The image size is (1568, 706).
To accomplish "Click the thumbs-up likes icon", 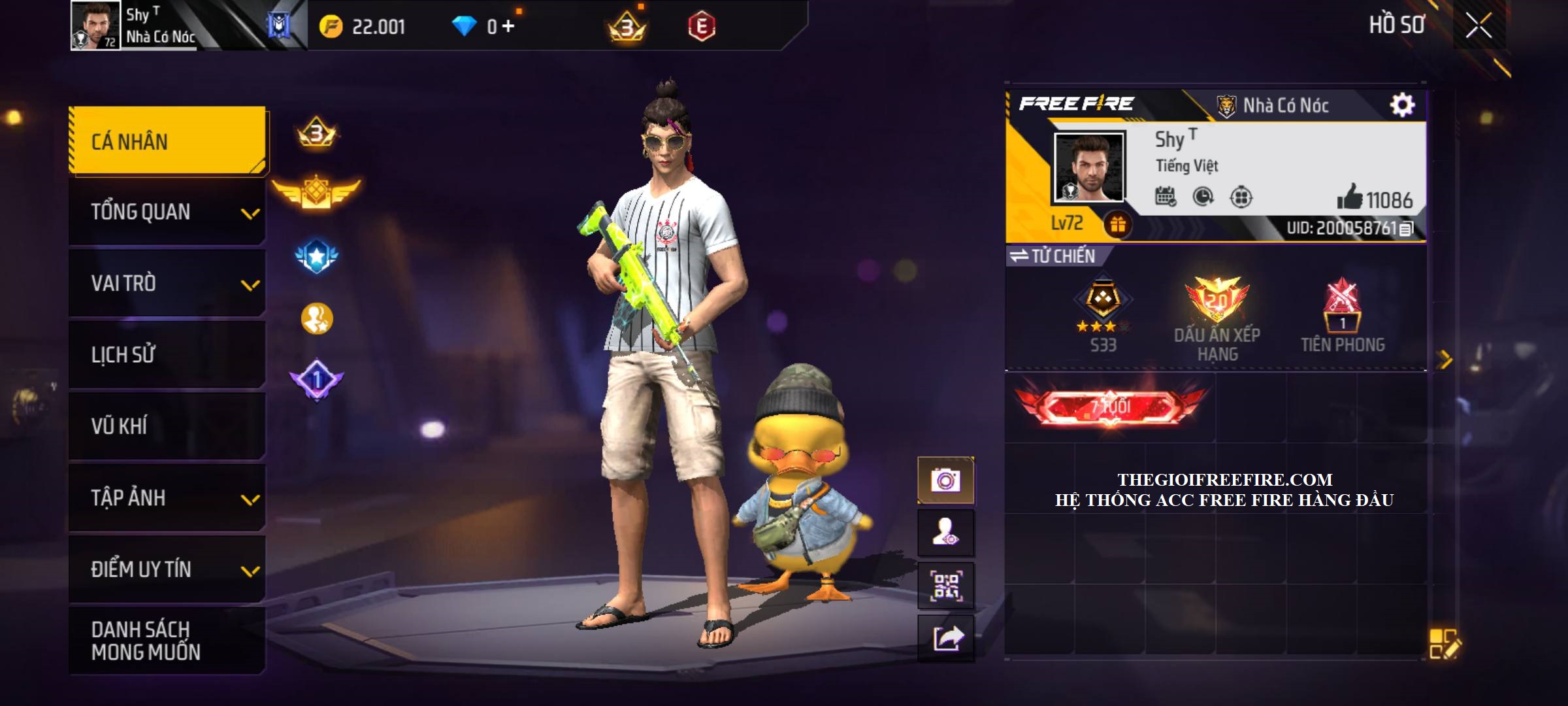I will [1348, 197].
